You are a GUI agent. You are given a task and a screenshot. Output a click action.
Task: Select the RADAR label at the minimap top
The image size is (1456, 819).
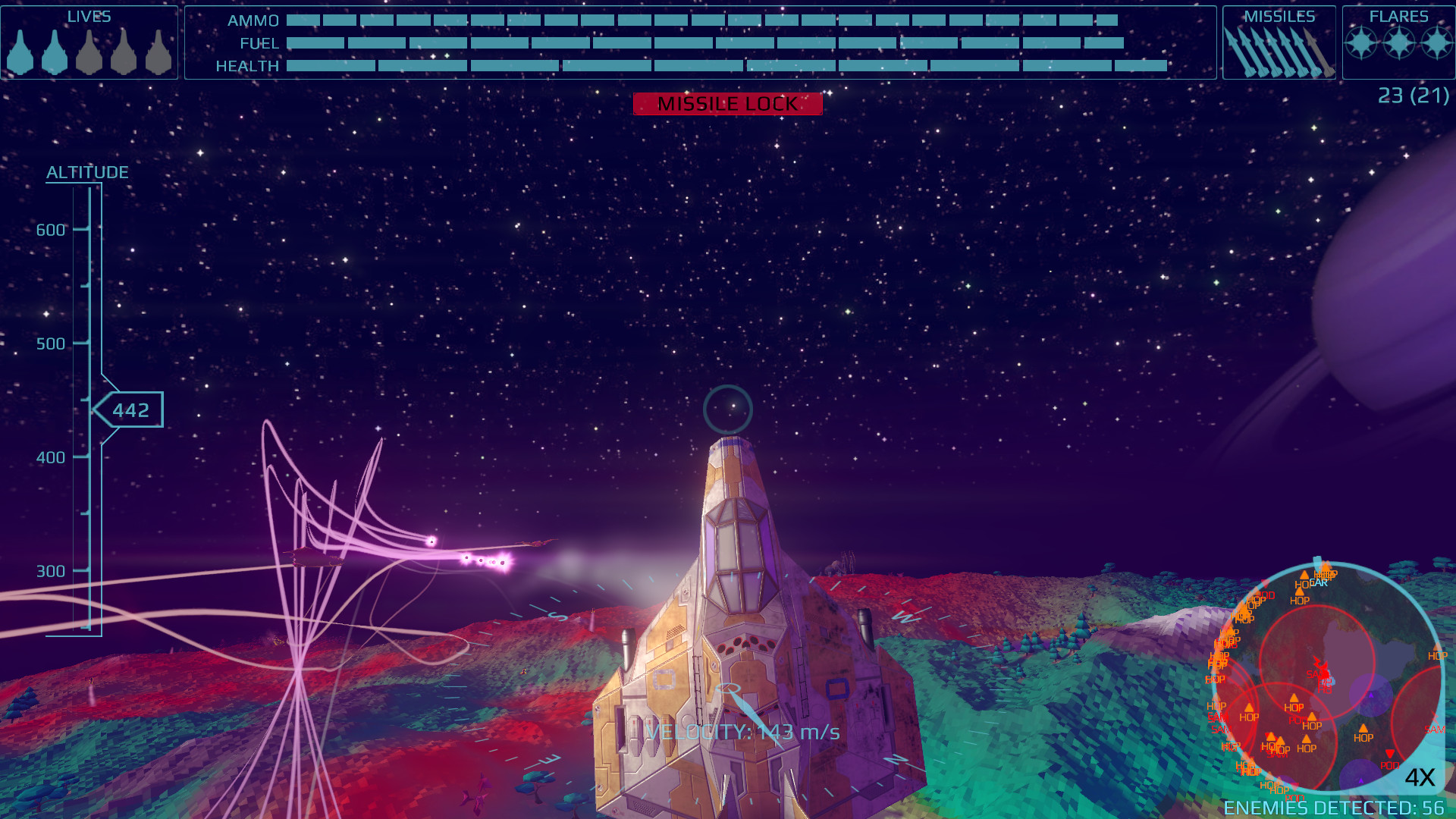(x=1319, y=582)
